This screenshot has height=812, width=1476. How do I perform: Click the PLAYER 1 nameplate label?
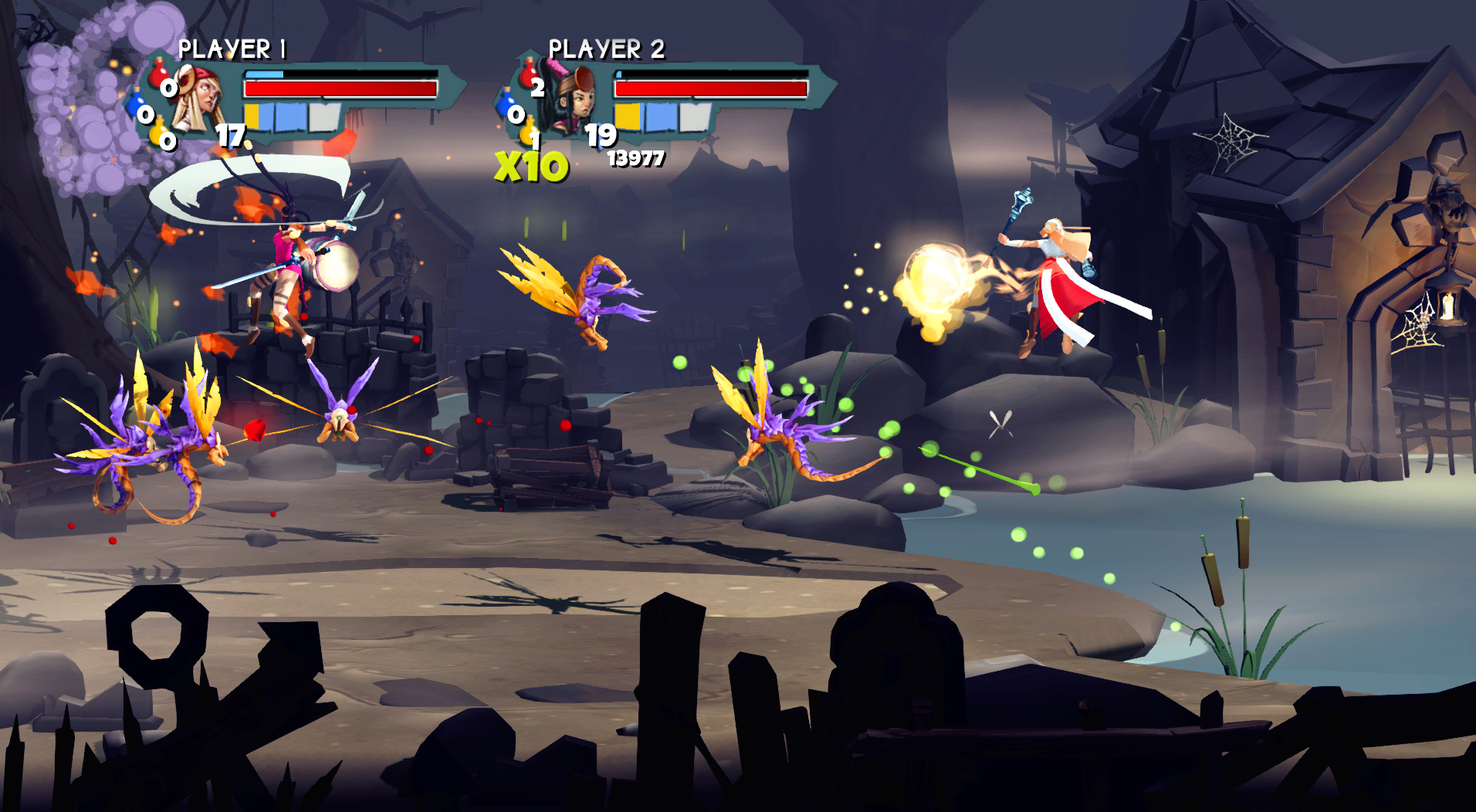pos(234,48)
